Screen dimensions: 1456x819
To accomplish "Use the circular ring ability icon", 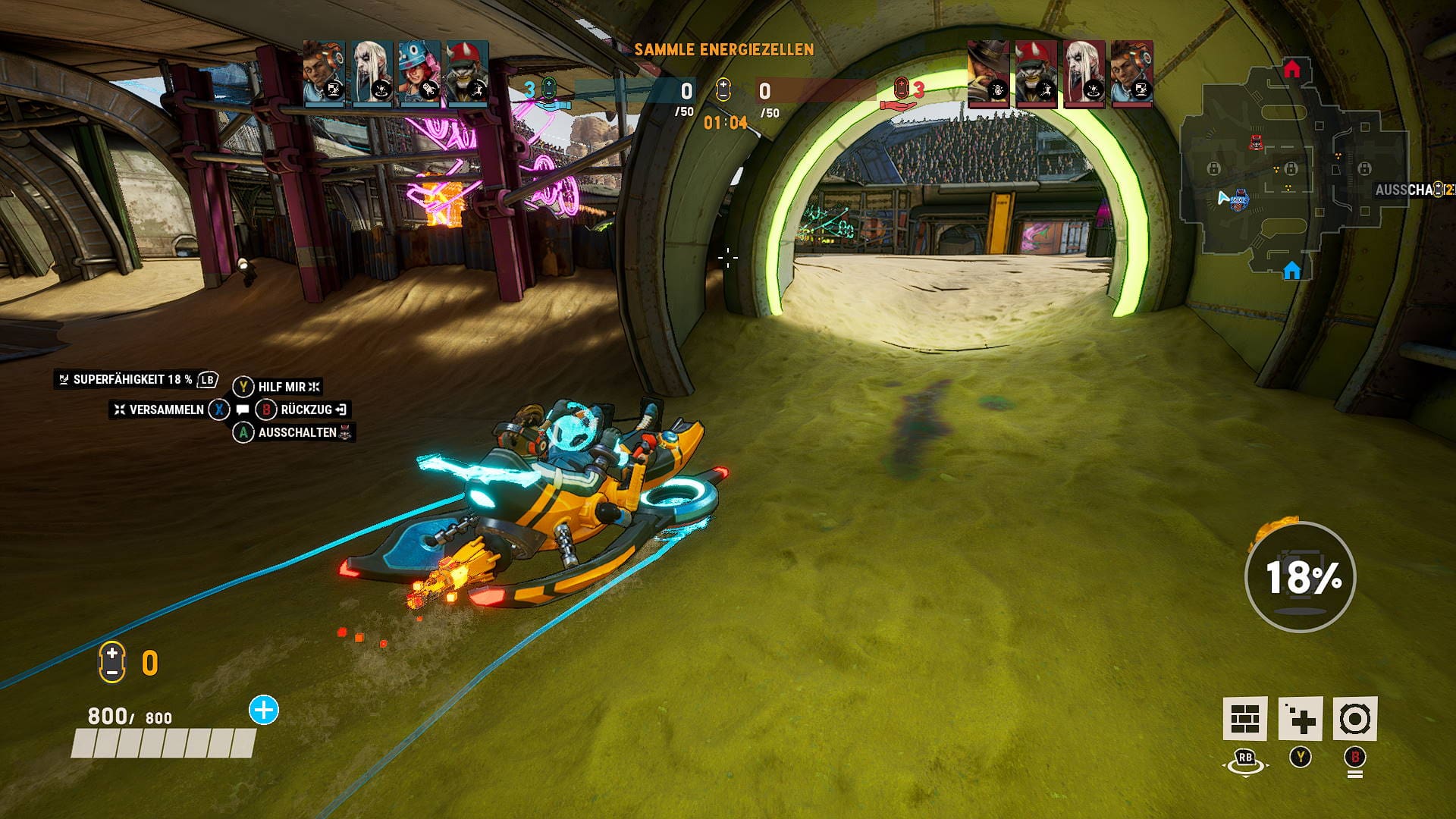I will (x=1354, y=718).
